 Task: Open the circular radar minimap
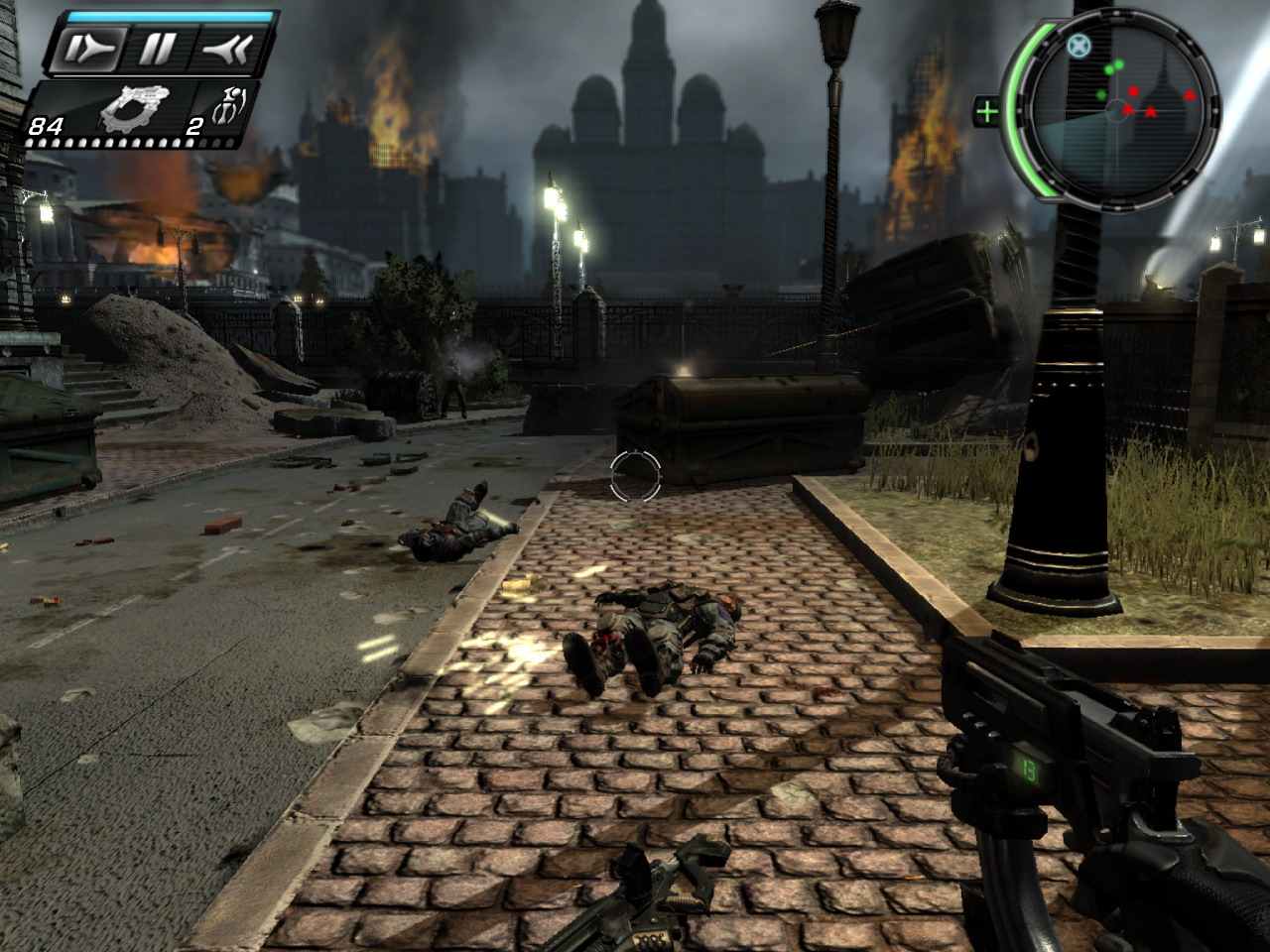point(1117,107)
